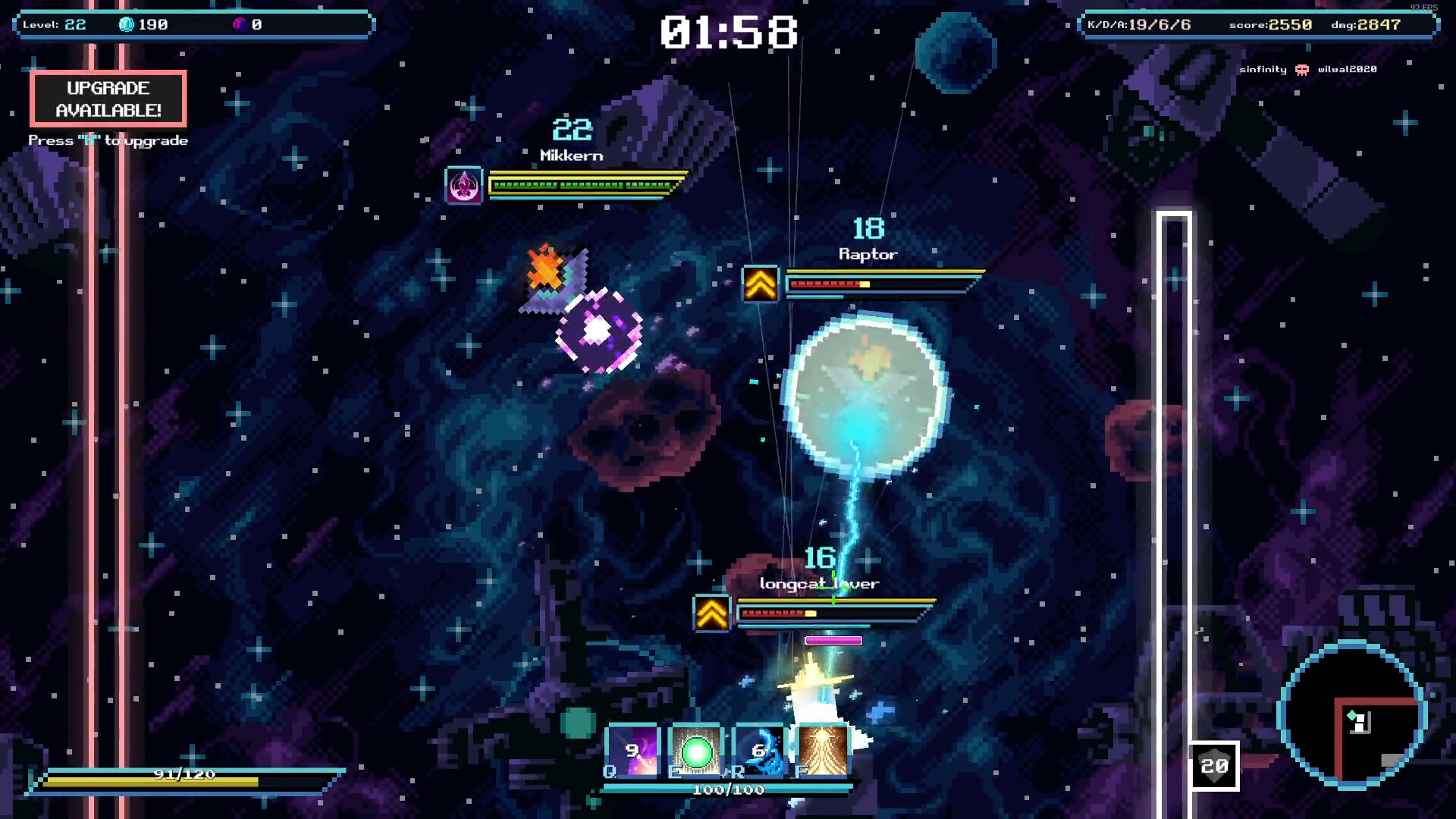Click the counter box showing 20
The image size is (1456, 819).
pos(1215,767)
